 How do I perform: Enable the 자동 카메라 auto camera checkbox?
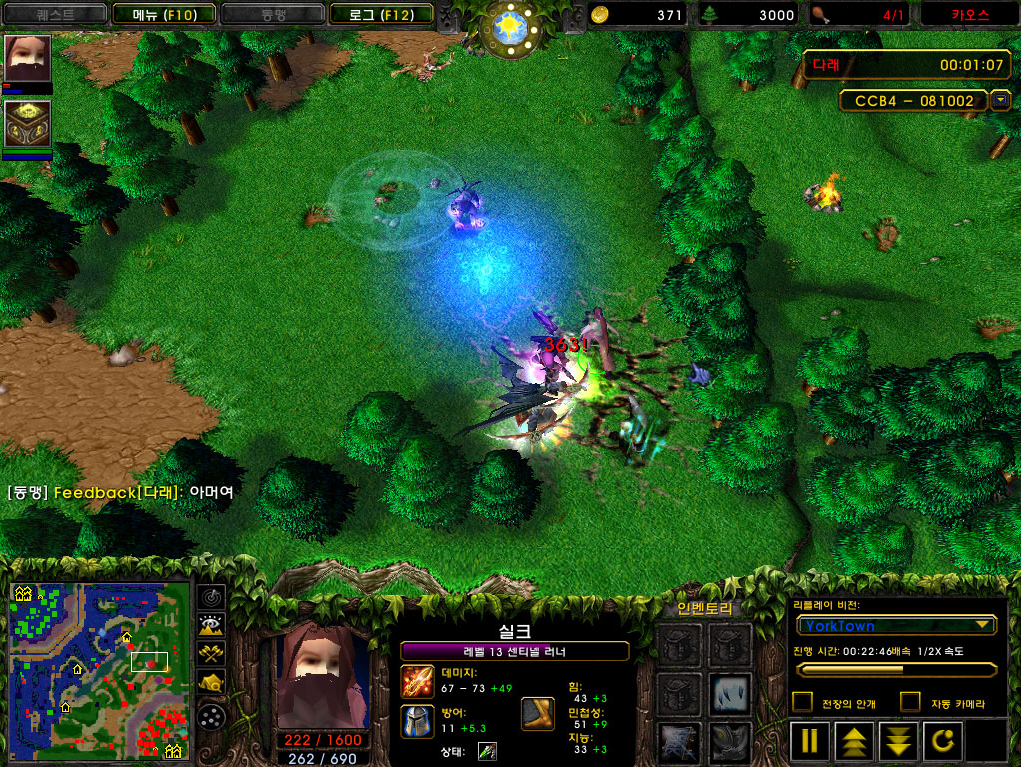tap(910, 703)
